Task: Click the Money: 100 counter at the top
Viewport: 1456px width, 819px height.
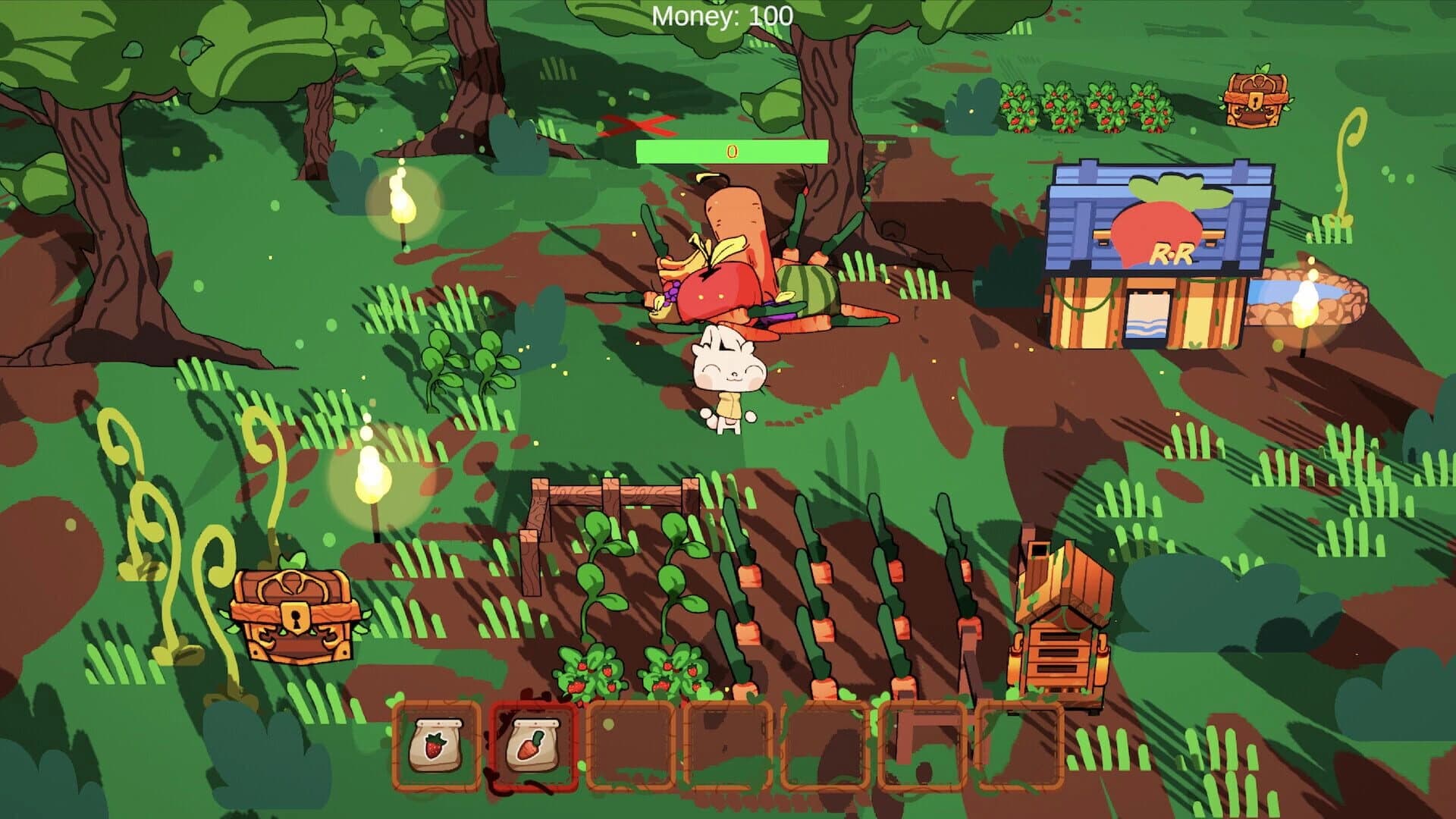Action: point(722,14)
